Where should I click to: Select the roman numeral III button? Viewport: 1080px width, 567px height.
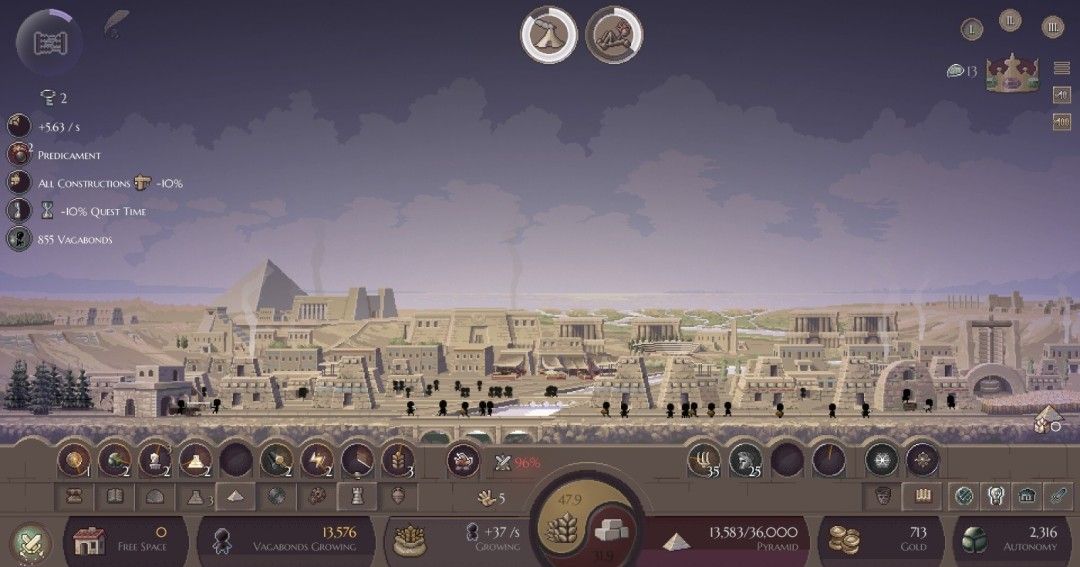pos(1052,28)
